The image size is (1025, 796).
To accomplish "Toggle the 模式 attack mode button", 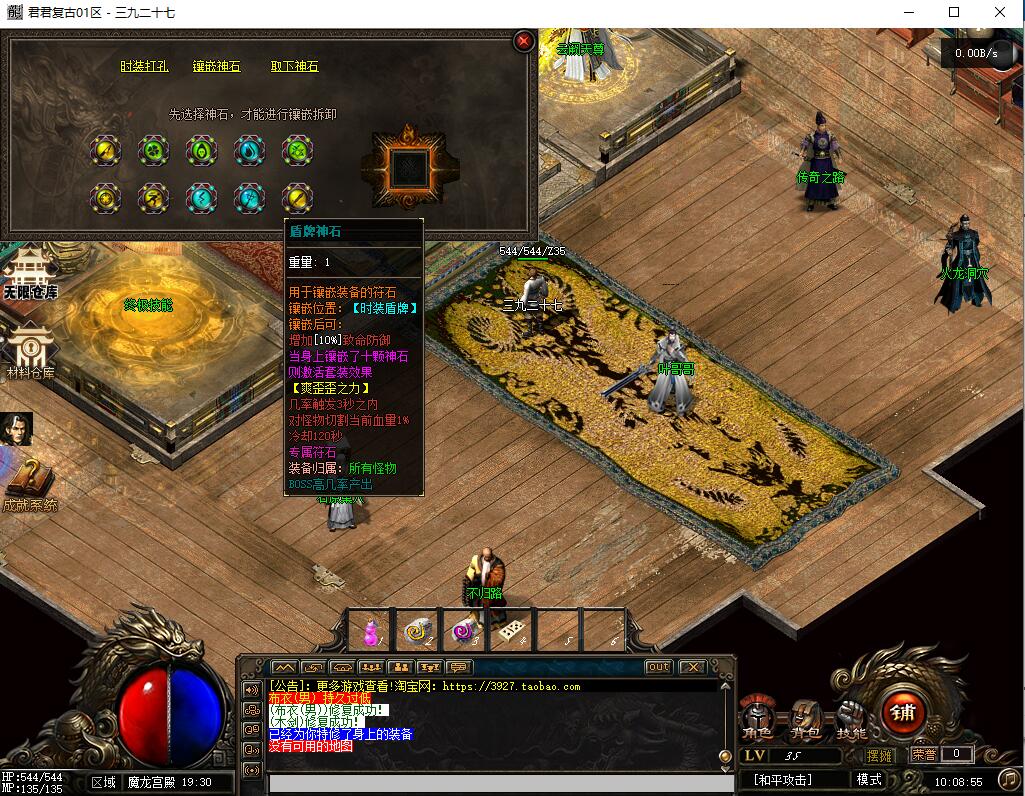I will click(869, 780).
